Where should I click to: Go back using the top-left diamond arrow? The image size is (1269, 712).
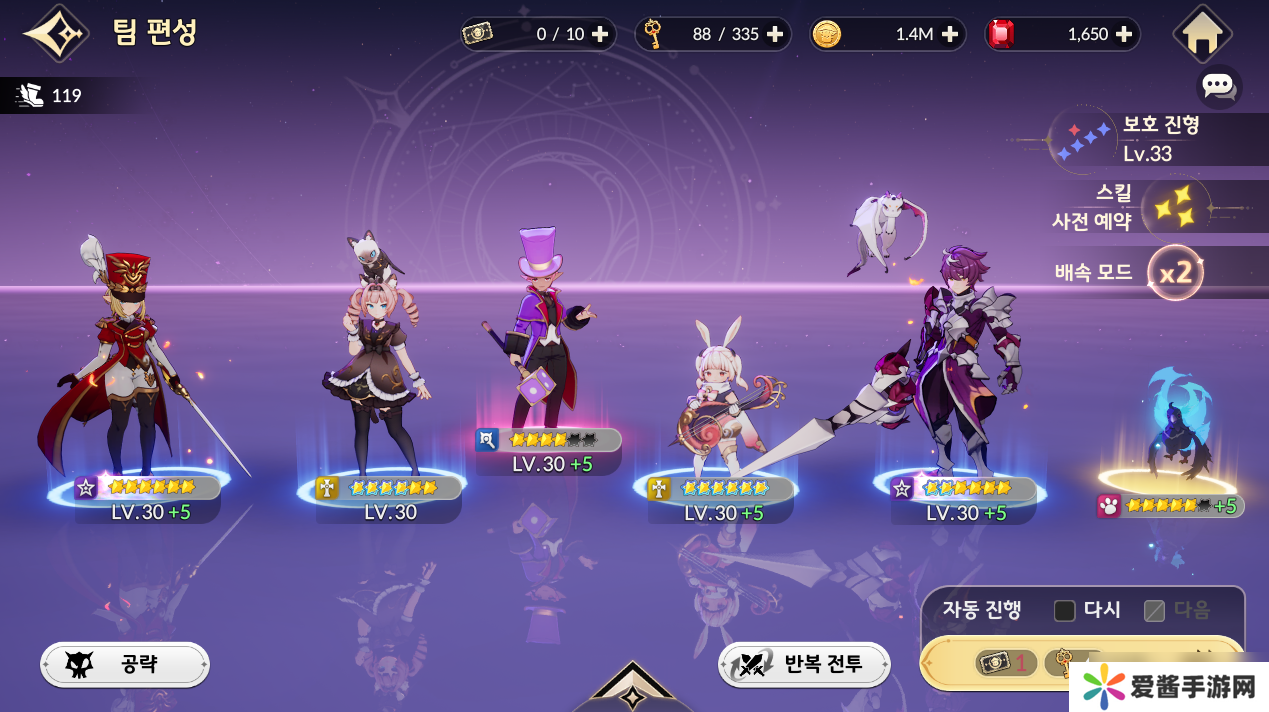click(x=56, y=34)
